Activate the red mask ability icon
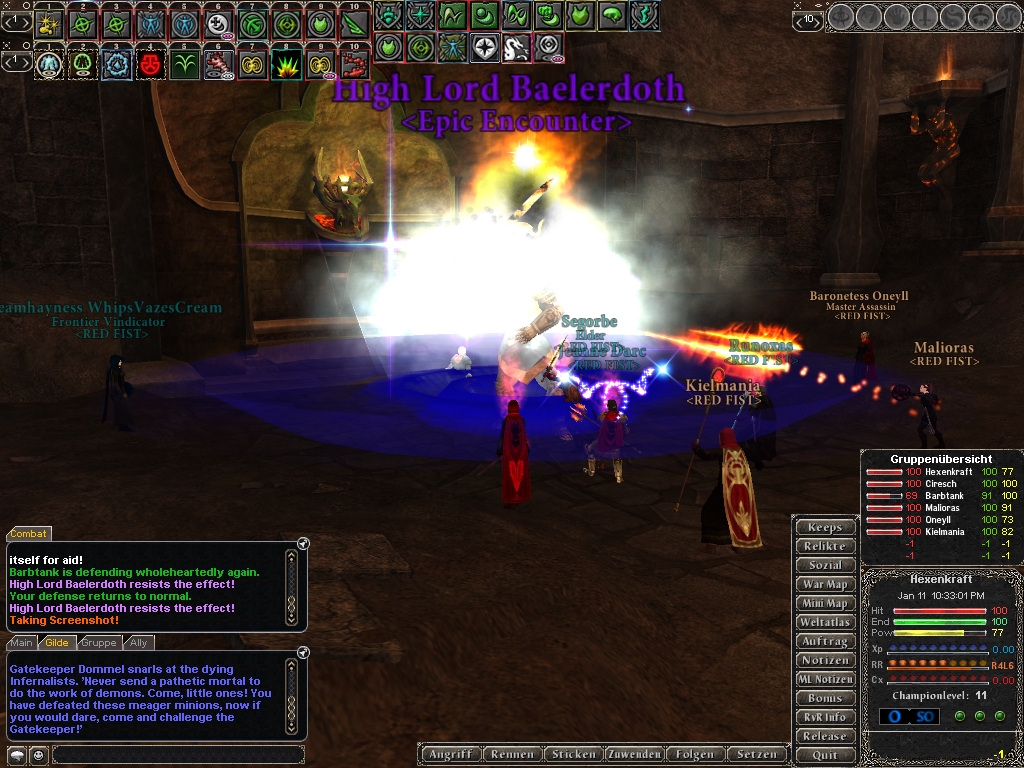Image resolution: width=1024 pixels, height=768 pixels. coord(151,65)
